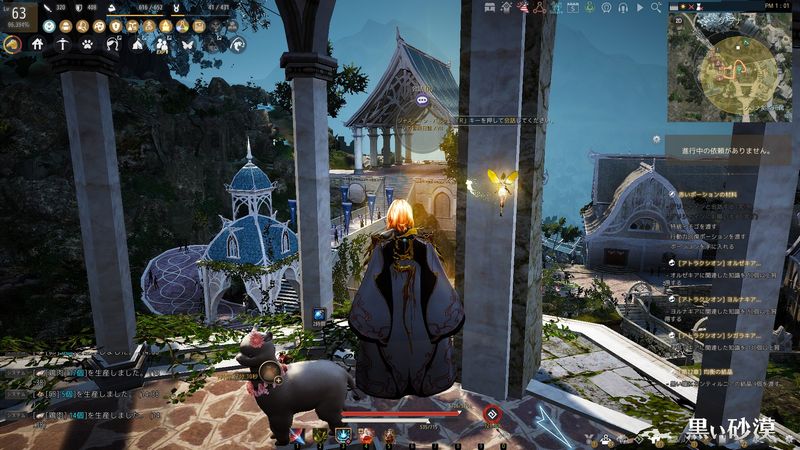Open the chat log panel

(80, 395)
